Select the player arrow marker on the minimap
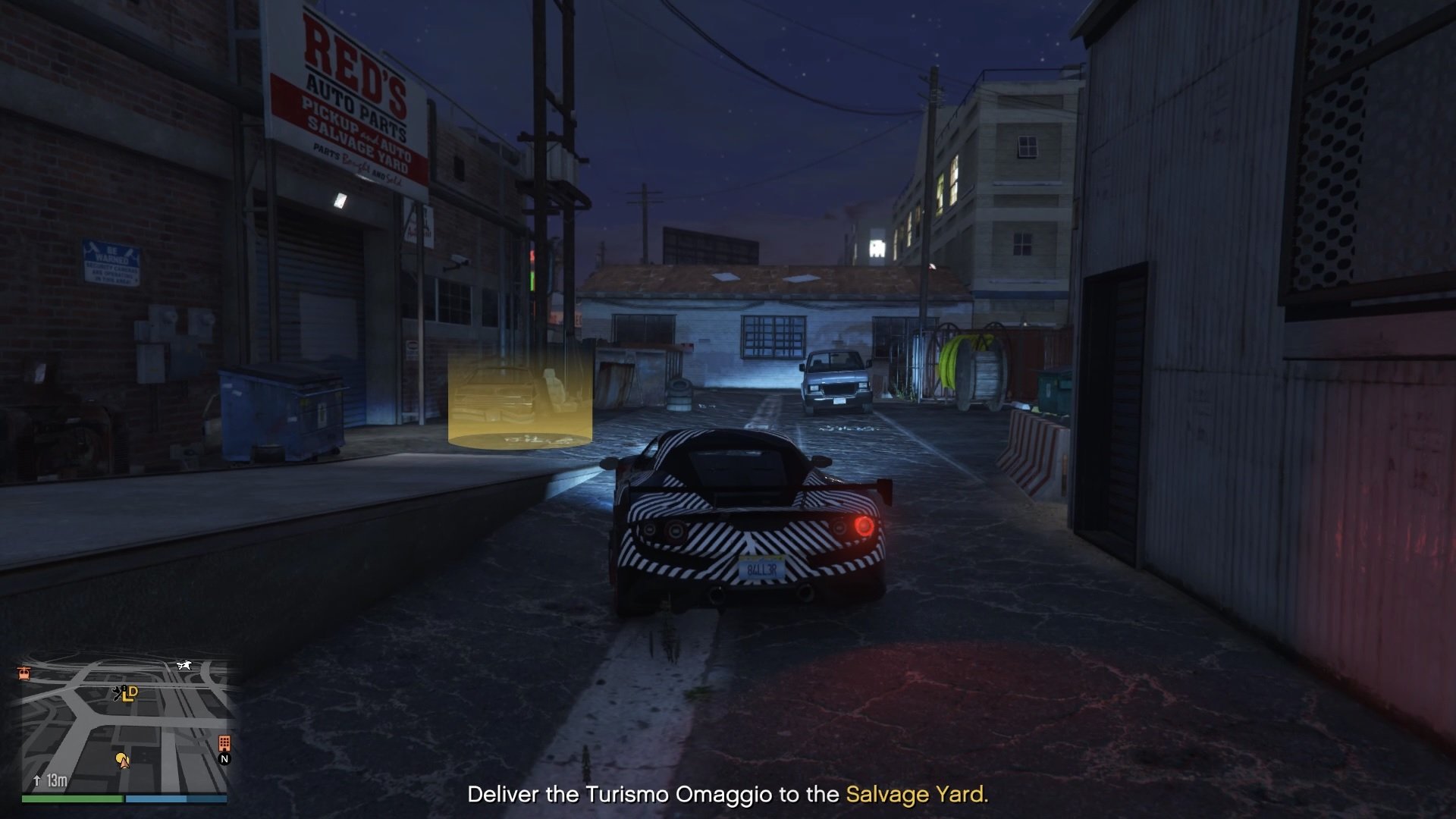The height and width of the screenshot is (819, 1456). (x=124, y=765)
